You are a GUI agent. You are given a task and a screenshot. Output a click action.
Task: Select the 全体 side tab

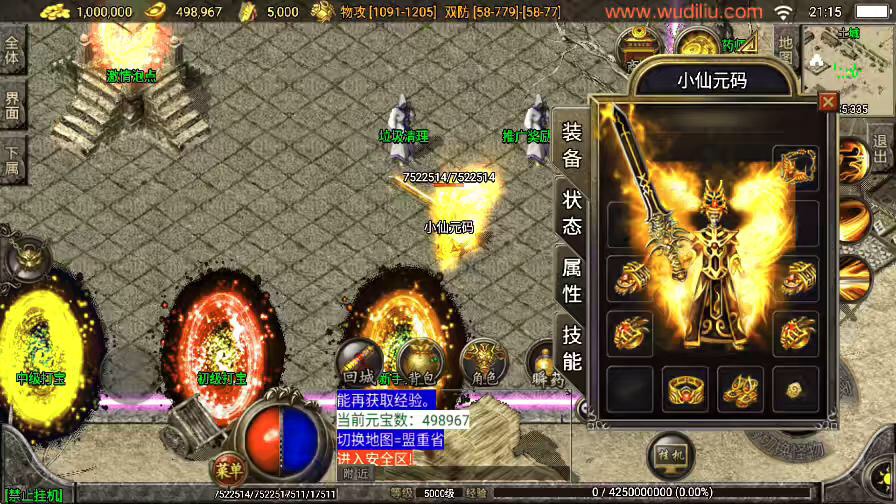pyautogui.click(x=12, y=49)
